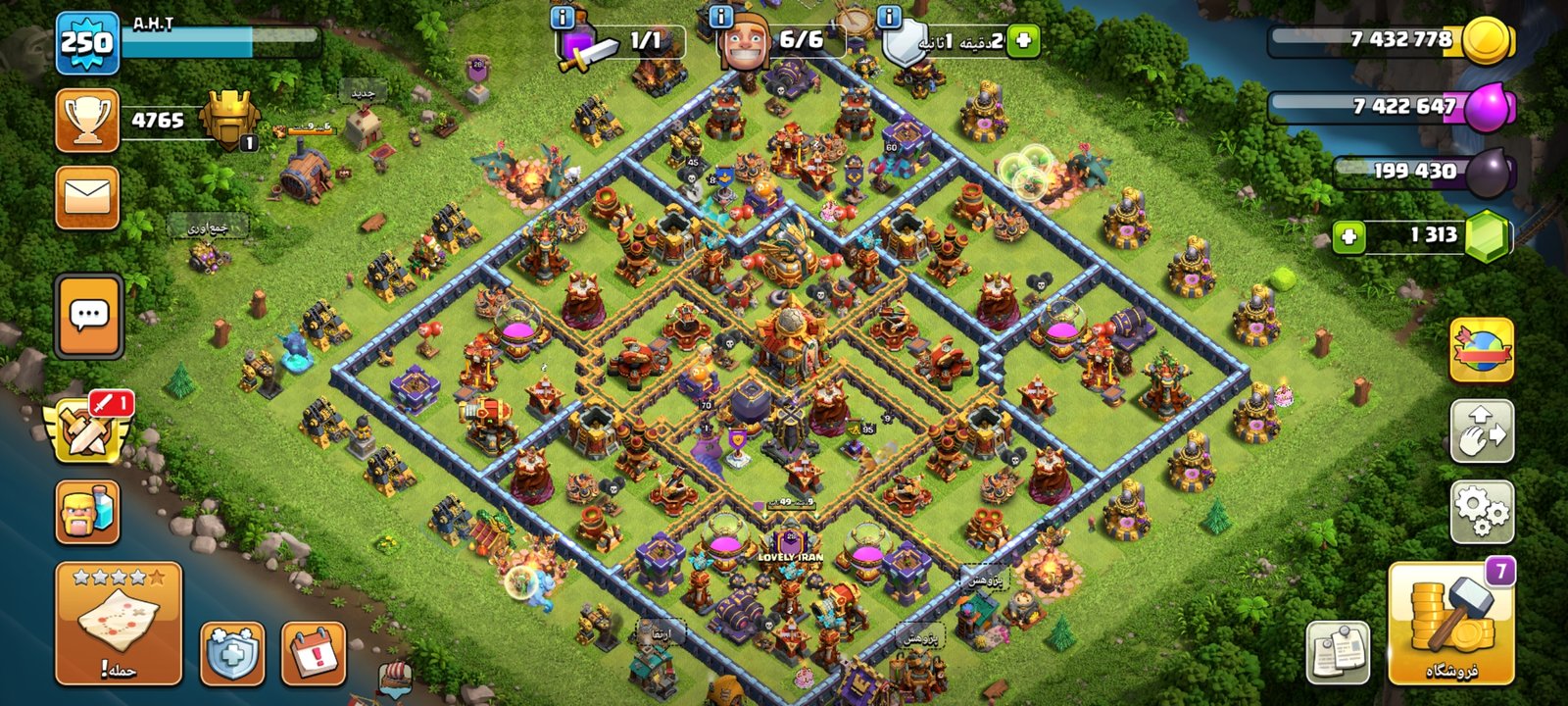Open the layout editor hand icon
1568x706 pixels.
(1482, 431)
